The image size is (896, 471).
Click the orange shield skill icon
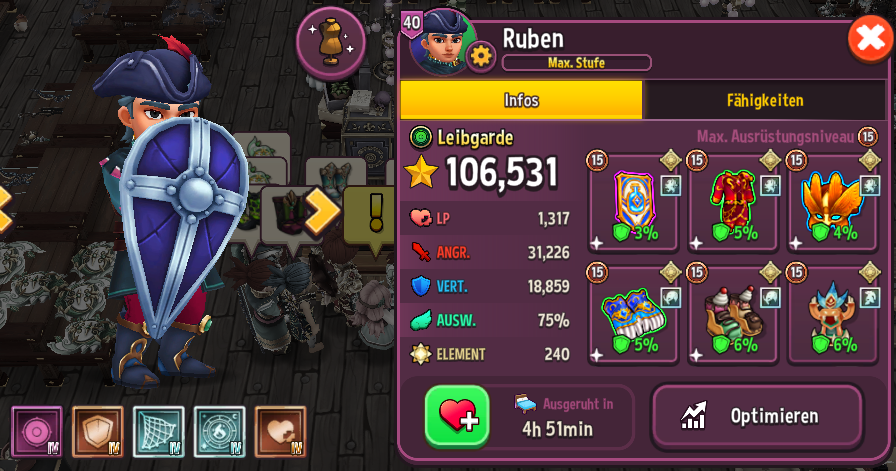[x=98, y=432]
